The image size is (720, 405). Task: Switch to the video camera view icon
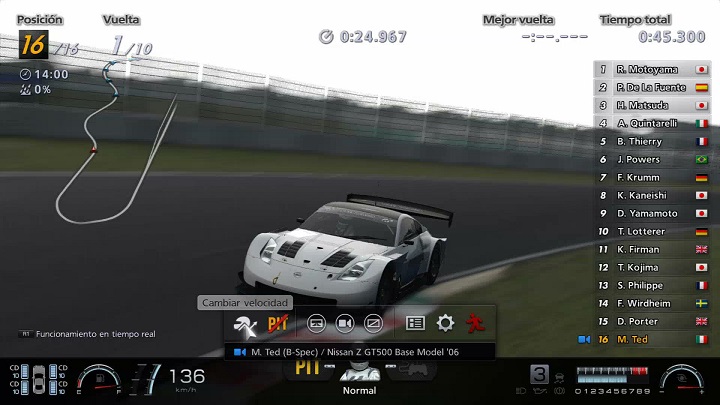coord(344,323)
